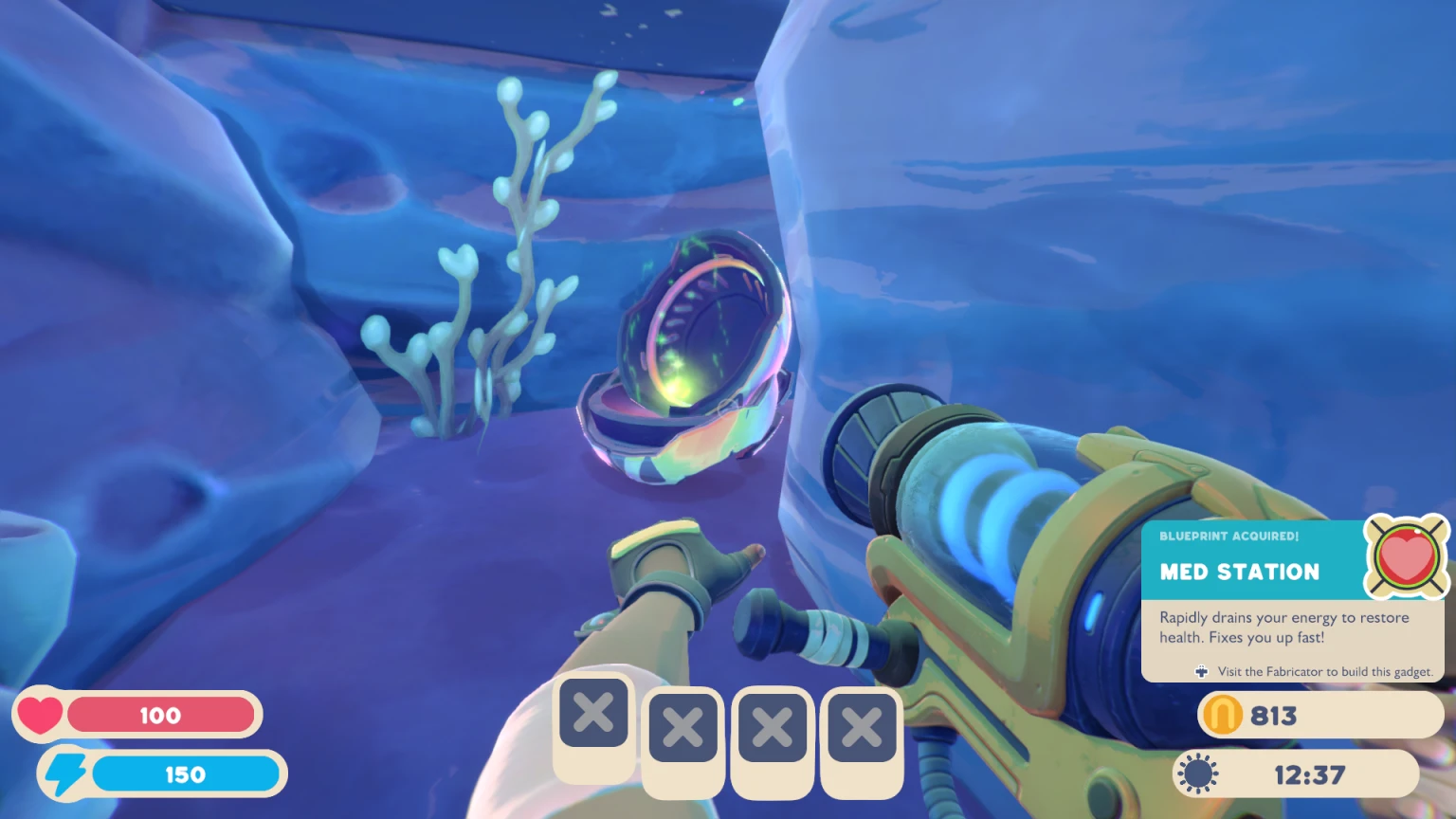Click the Newbucks coin icon

coord(1222,716)
